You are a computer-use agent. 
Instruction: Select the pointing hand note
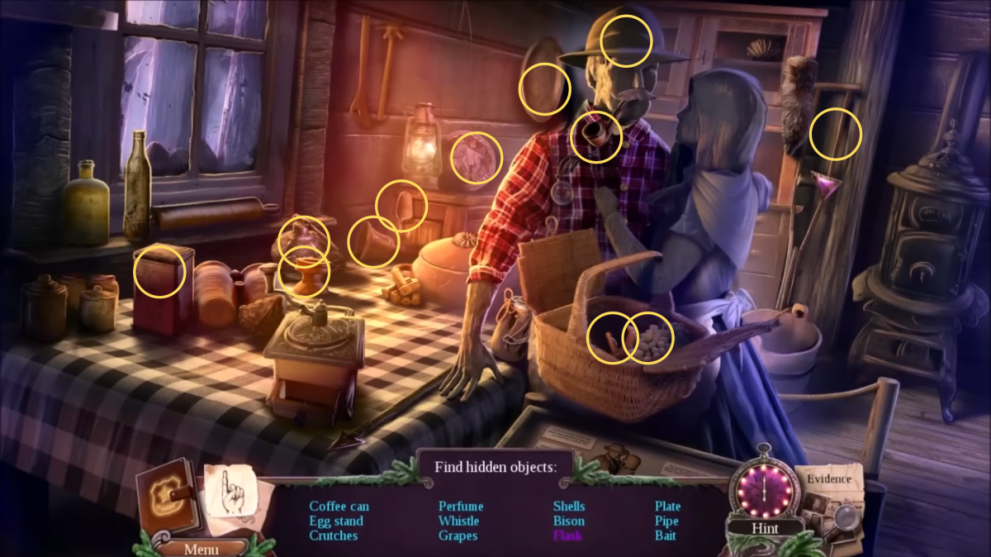230,495
